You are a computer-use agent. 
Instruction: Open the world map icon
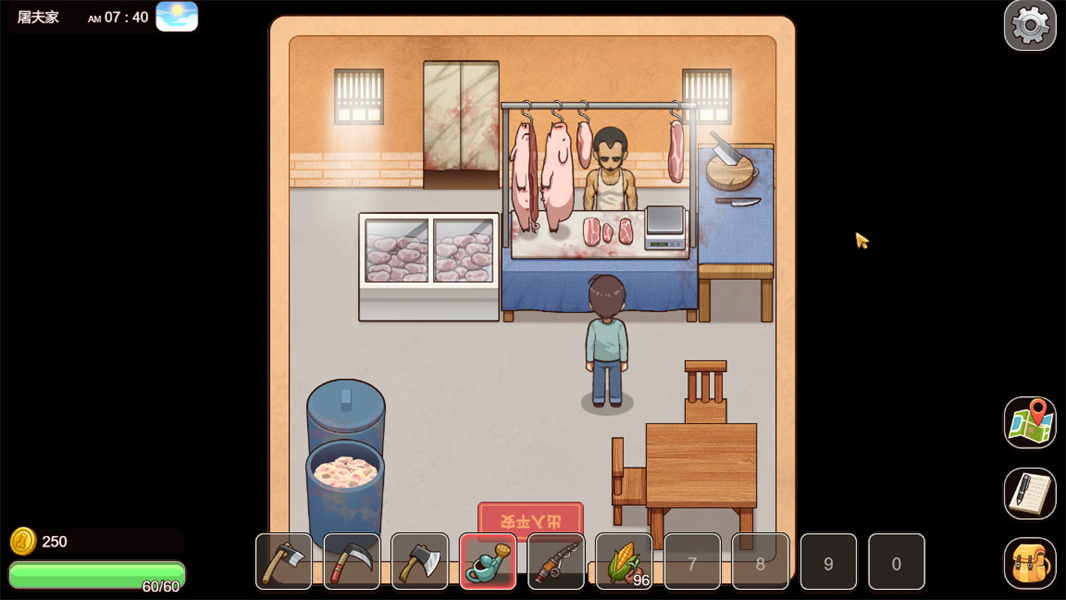(x=1029, y=421)
